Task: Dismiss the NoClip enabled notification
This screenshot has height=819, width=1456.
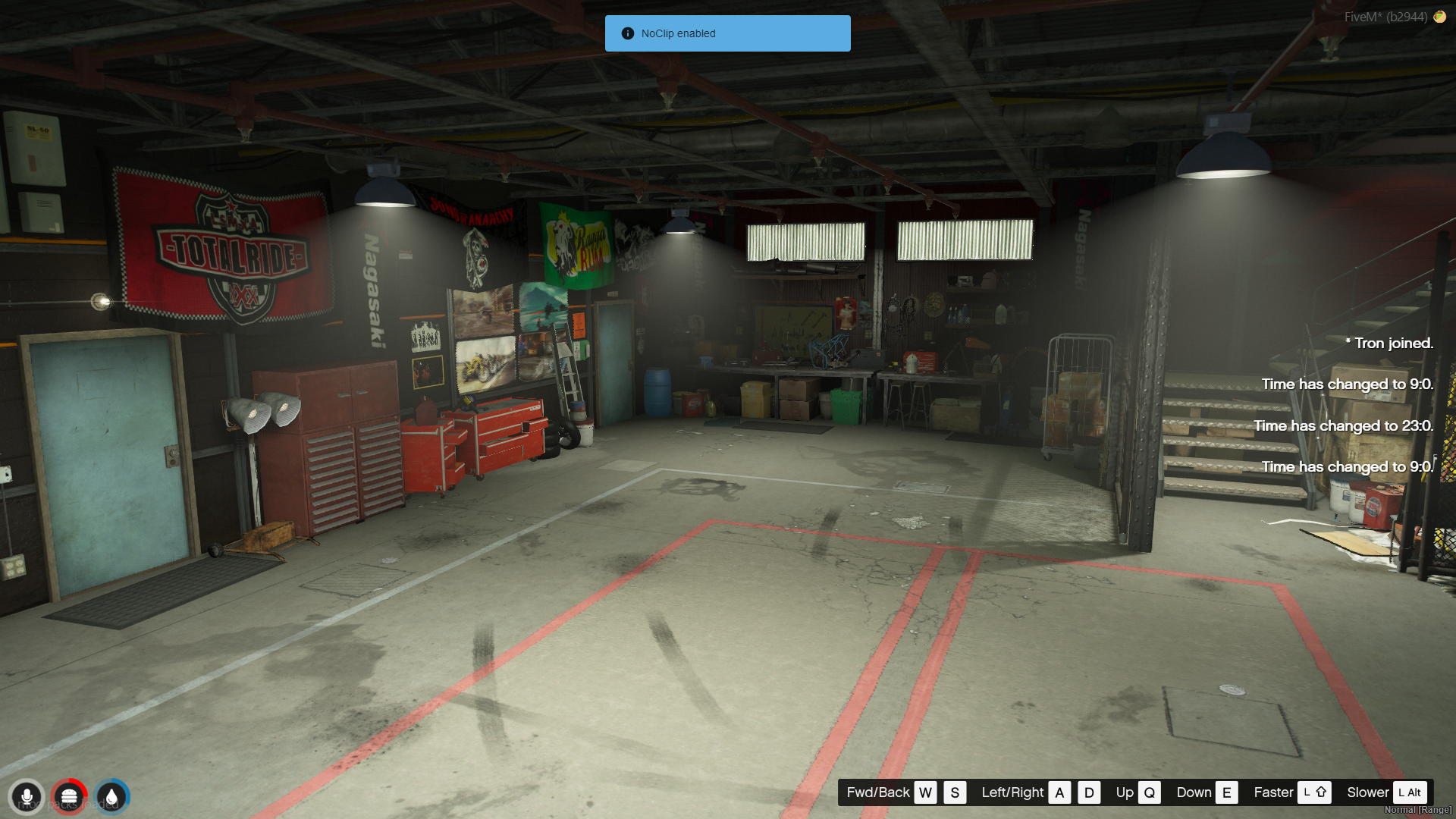Action: pyautogui.click(x=727, y=33)
